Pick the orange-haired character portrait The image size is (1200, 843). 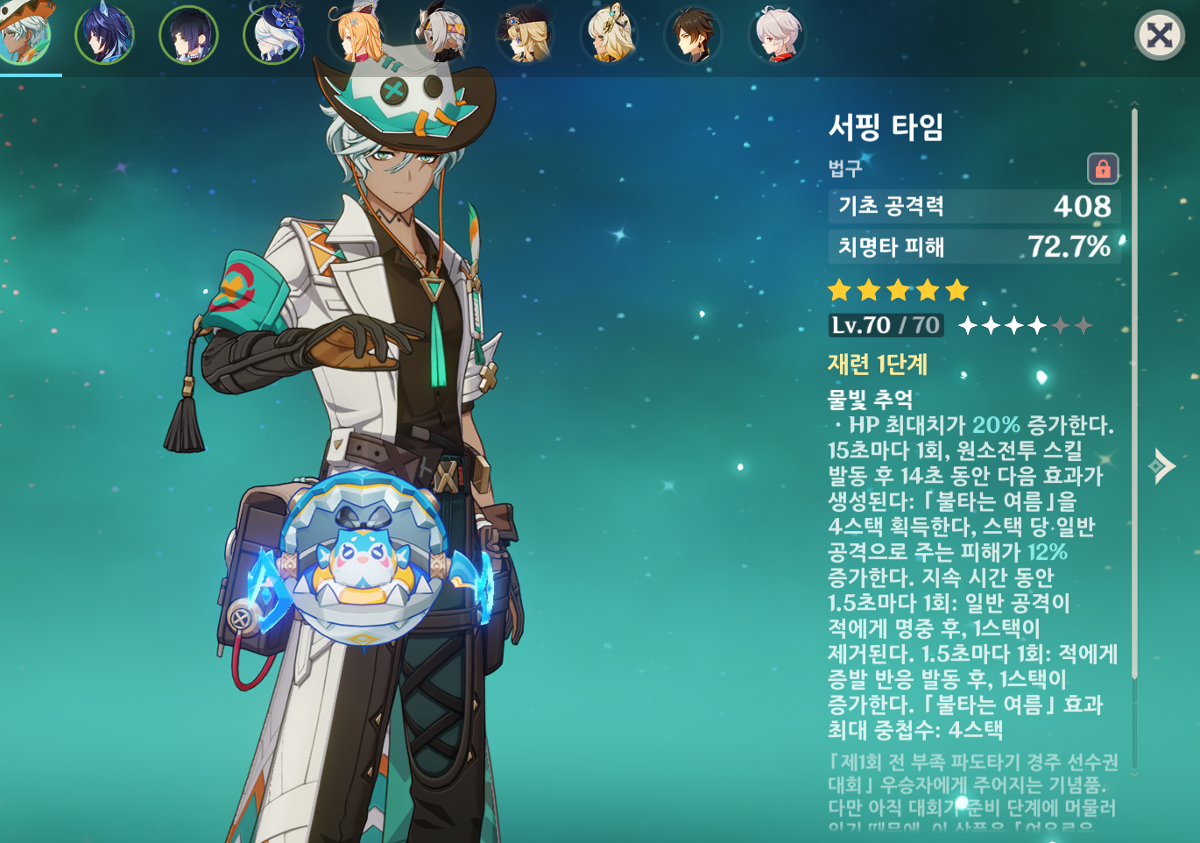coord(356,35)
